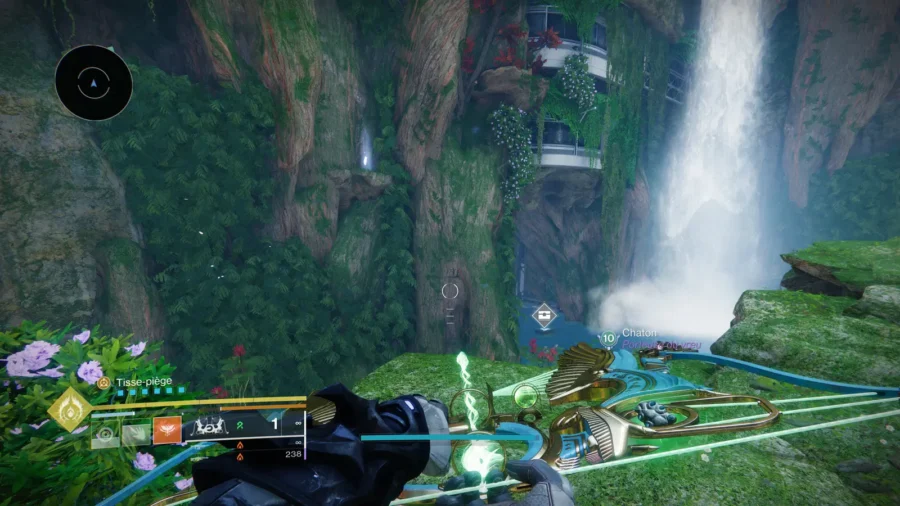Use the melee ability hand icon
The height and width of the screenshot is (506, 900).
coord(136,433)
